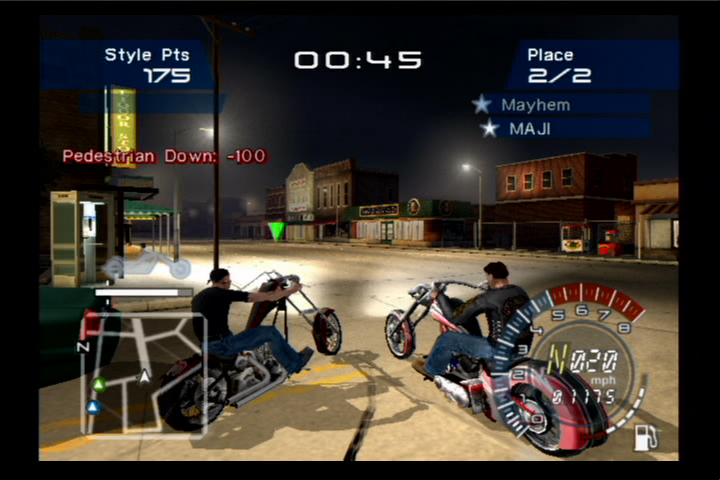Image resolution: width=720 pixels, height=480 pixels.
Task: Select the green triangle marker on minimap
Action: (x=98, y=384)
